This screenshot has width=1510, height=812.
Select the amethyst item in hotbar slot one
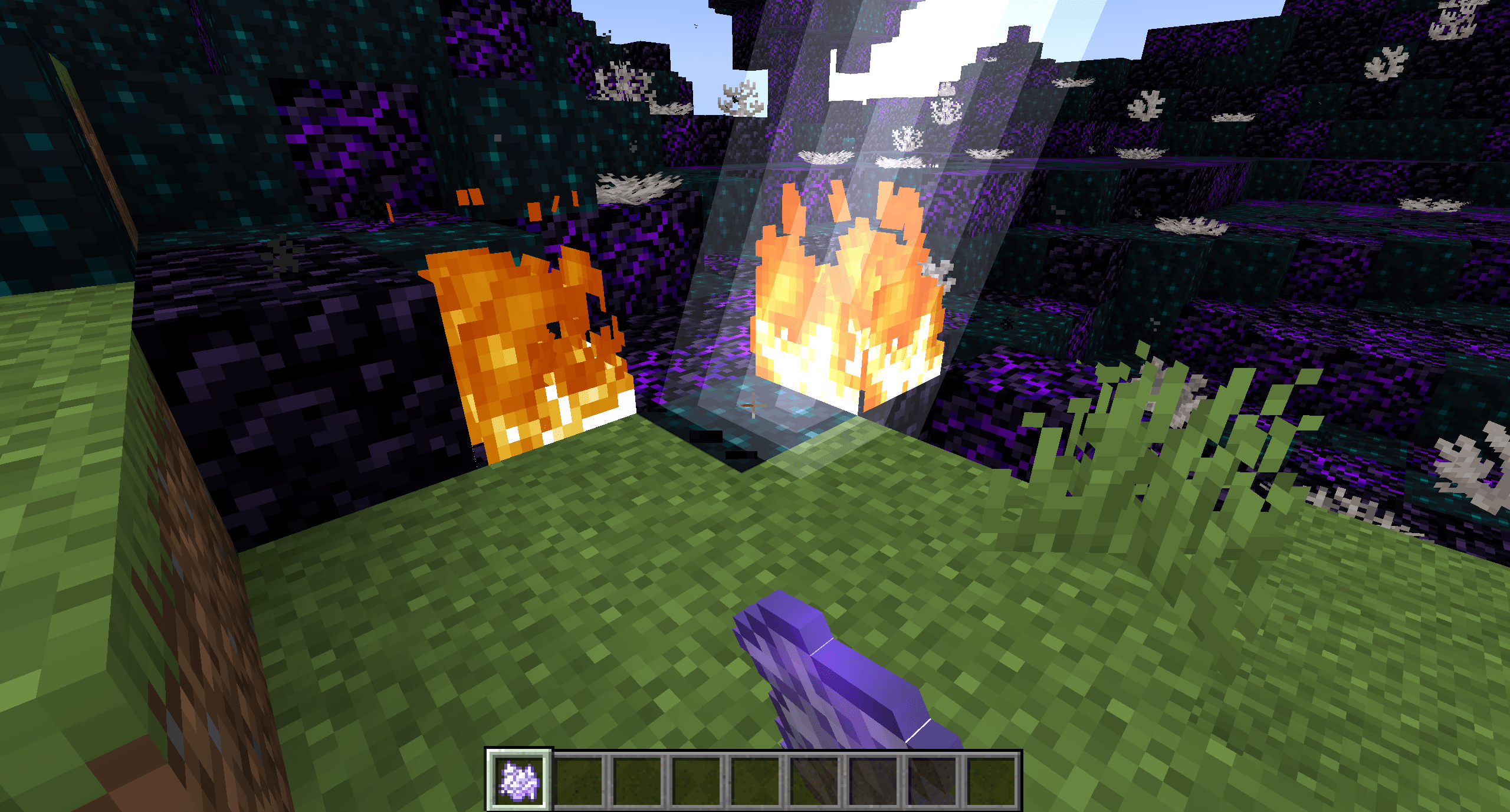coord(519,775)
